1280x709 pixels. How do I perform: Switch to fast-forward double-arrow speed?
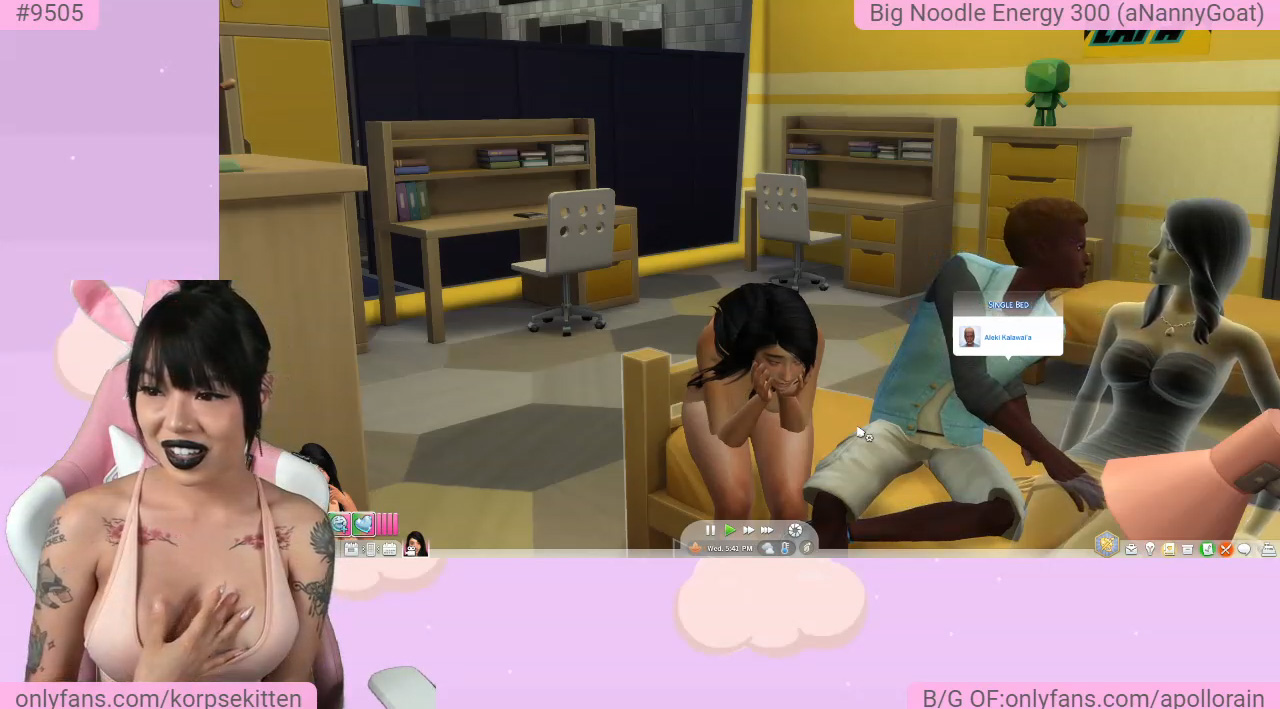click(x=748, y=530)
